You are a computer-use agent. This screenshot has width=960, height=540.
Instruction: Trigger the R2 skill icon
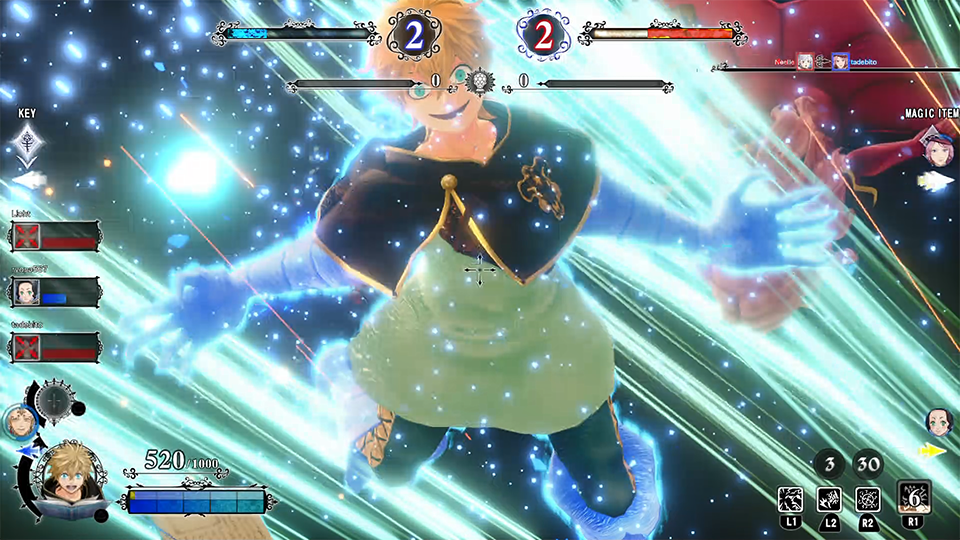[x=867, y=499]
